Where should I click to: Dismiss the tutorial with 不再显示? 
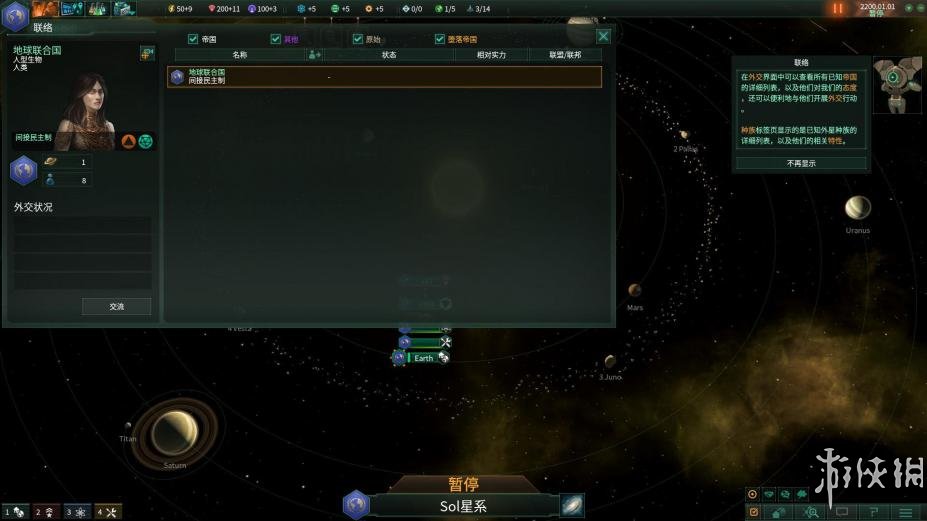[801, 163]
